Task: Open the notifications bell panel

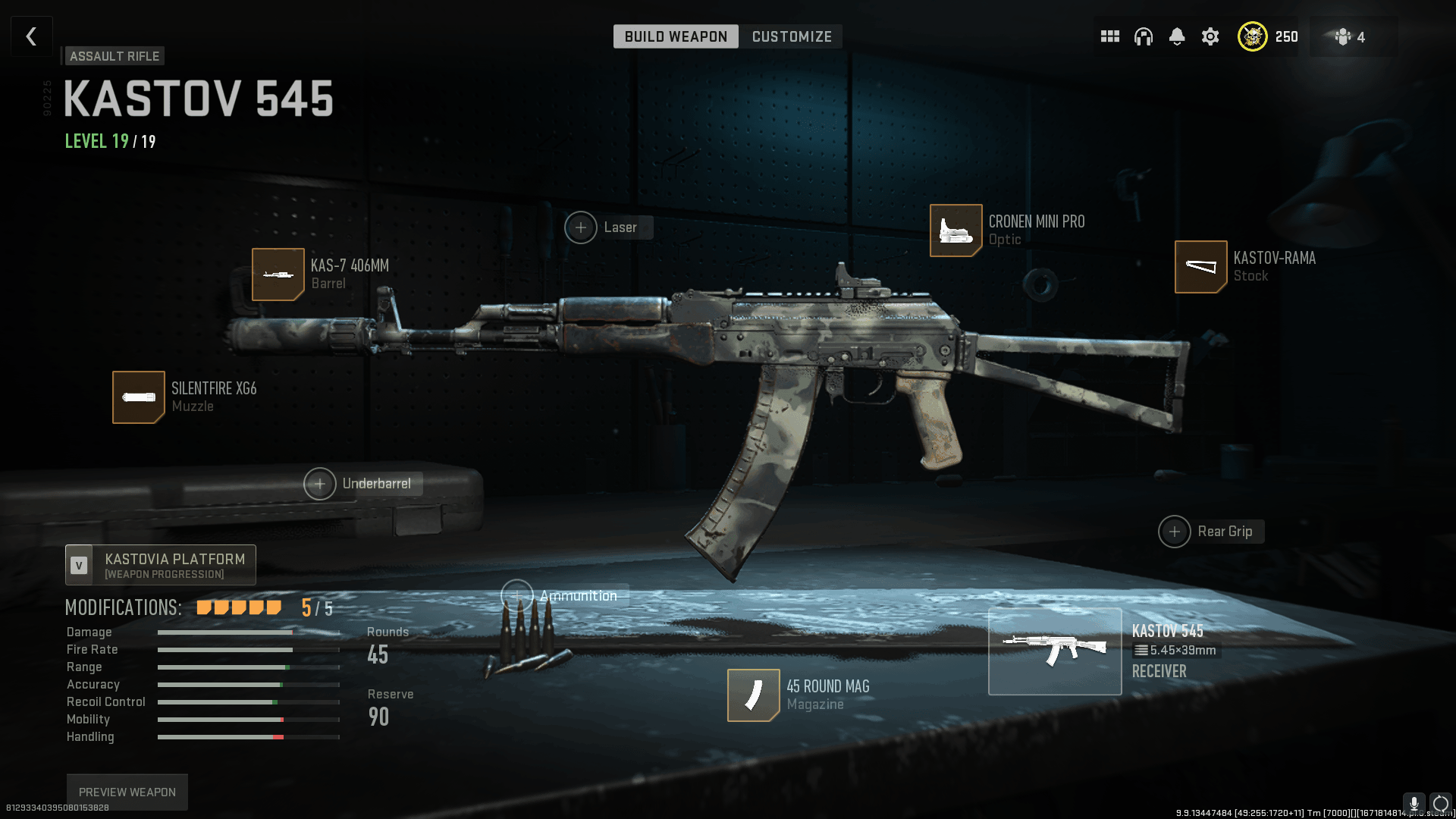Action: pyautogui.click(x=1176, y=36)
